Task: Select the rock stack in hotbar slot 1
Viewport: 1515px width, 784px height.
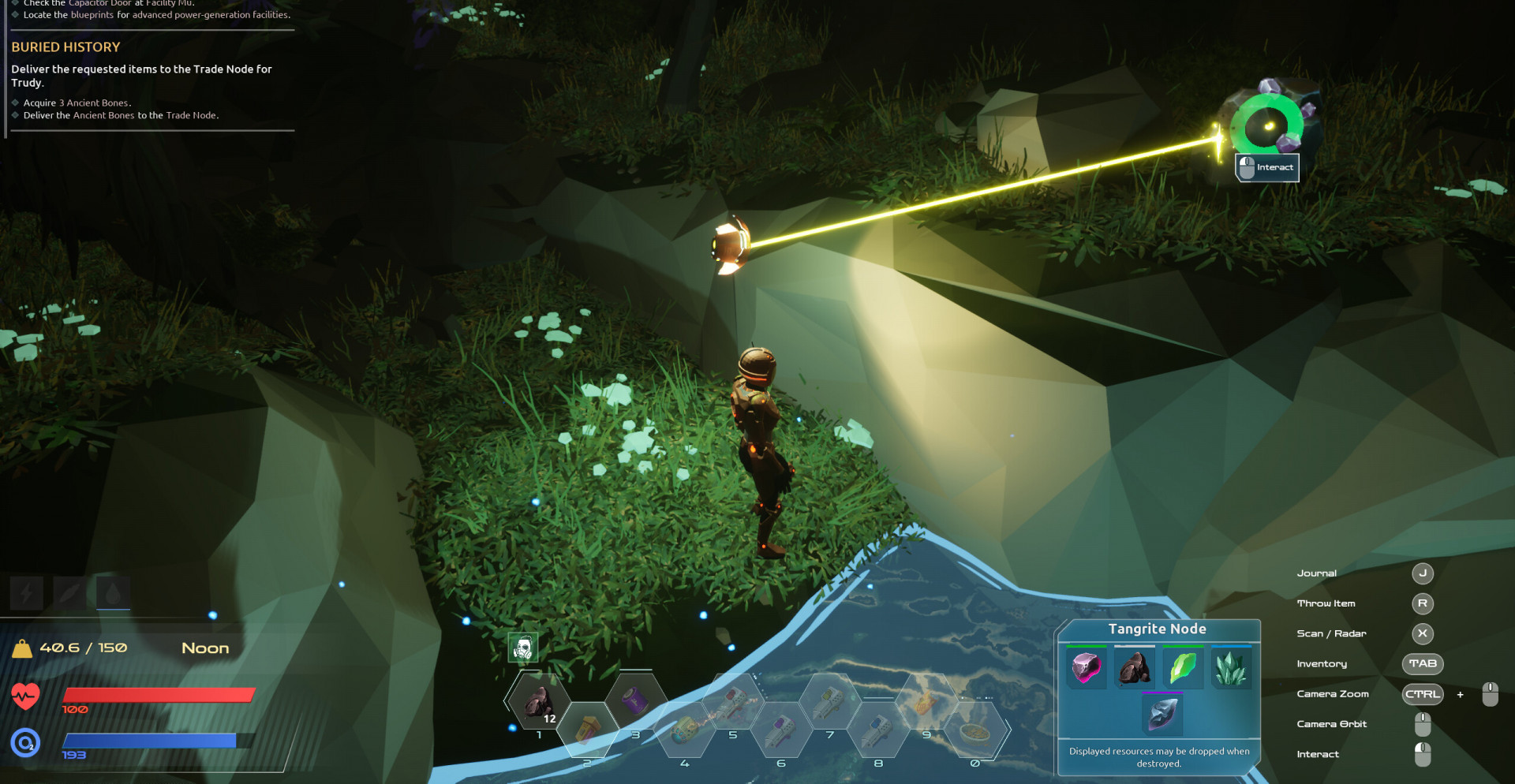Action: coord(539,700)
